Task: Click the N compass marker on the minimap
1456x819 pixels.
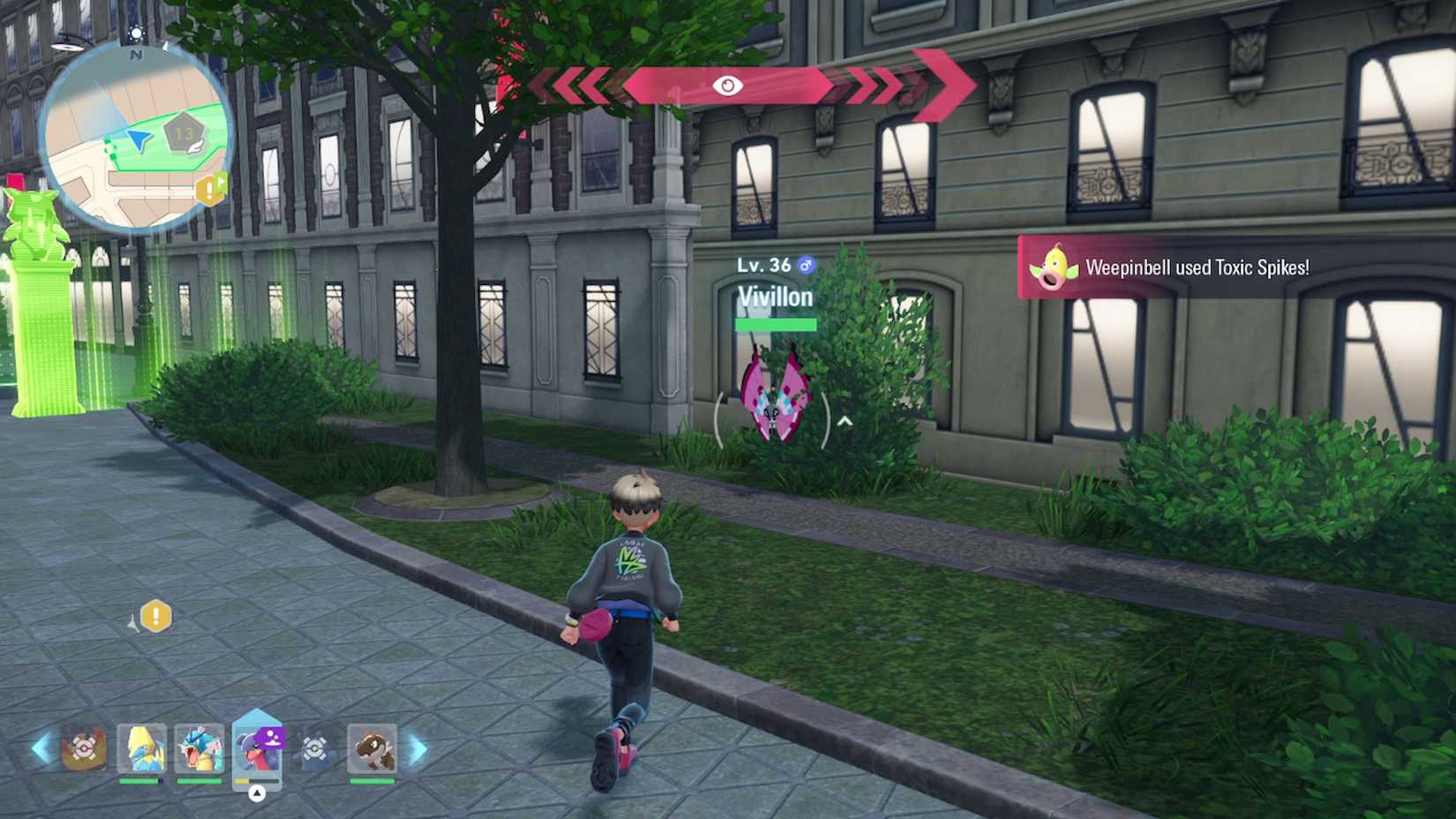Action: click(136, 56)
